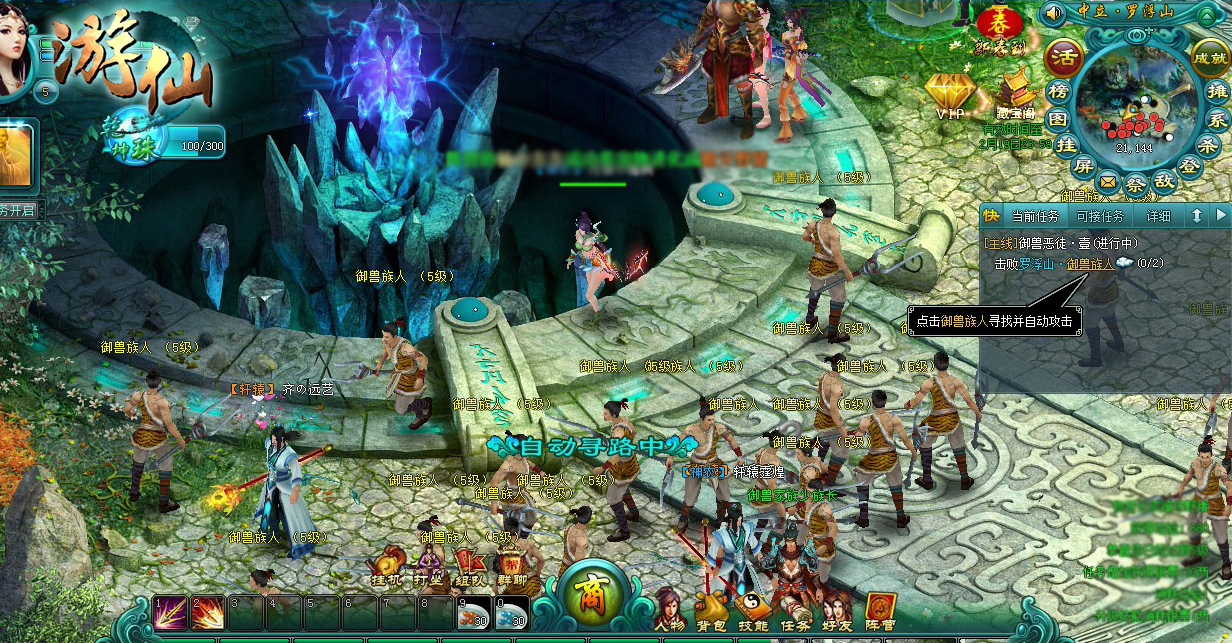Use the skill in hotbar slot 1
This screenshot has width=1232, height=643.
pyautogui.click(x=169, y=611)
